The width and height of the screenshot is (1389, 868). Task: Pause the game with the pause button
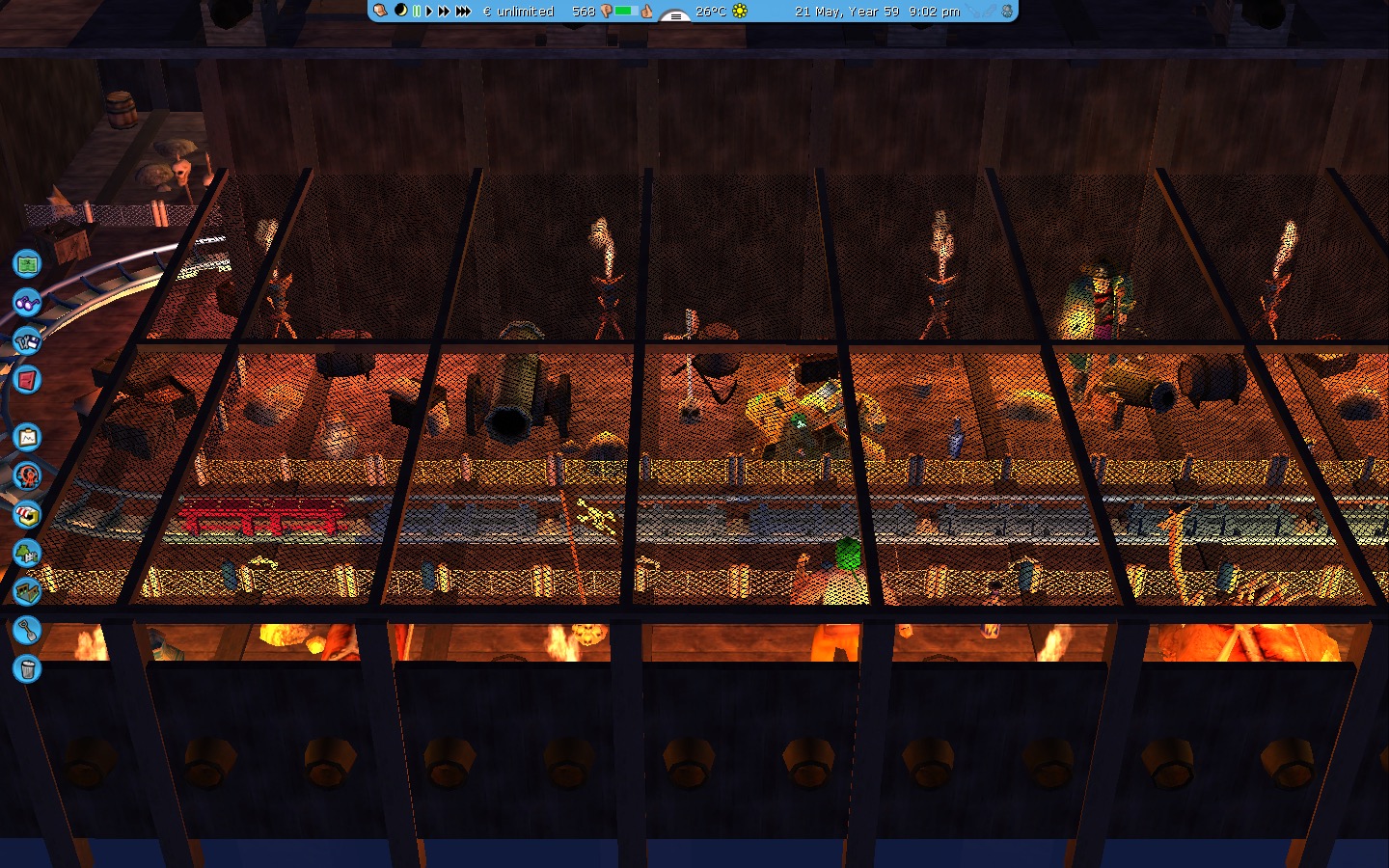[417, 11]
